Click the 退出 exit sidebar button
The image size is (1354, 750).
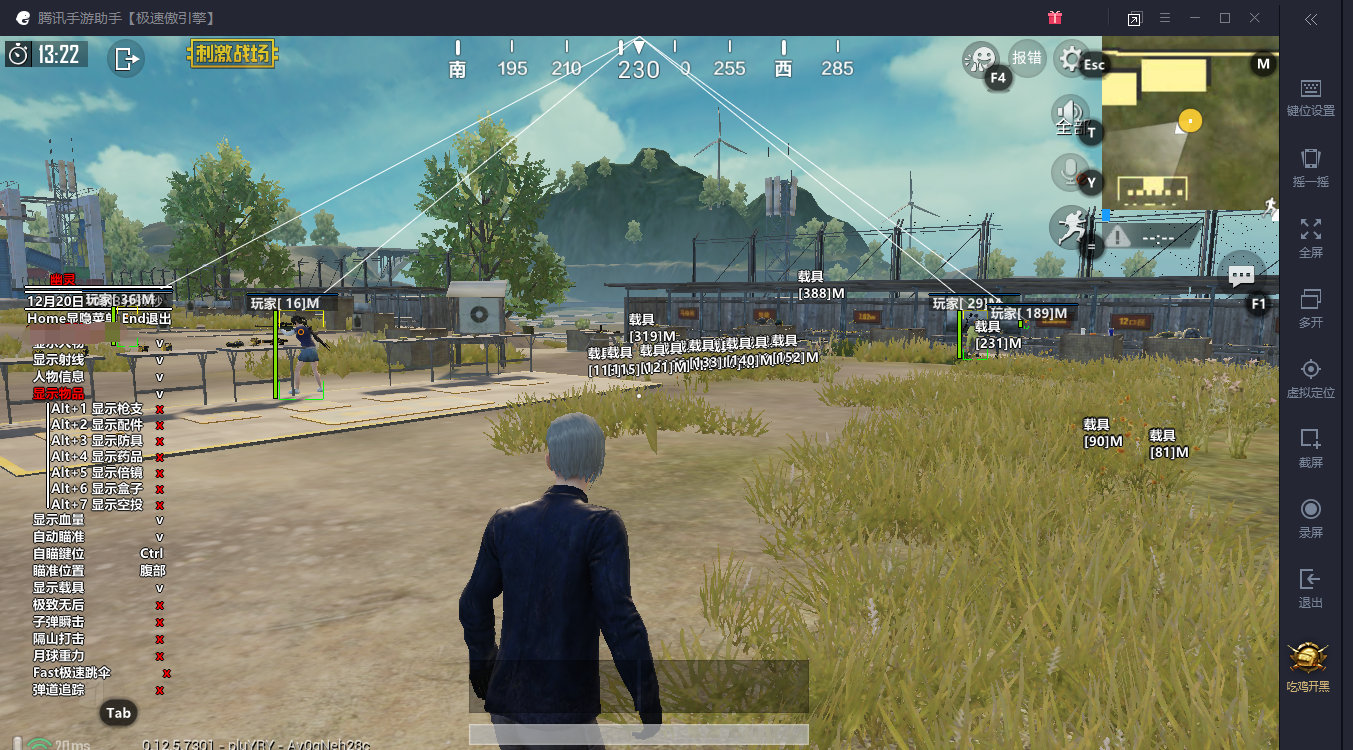[x=1310, y=588]
